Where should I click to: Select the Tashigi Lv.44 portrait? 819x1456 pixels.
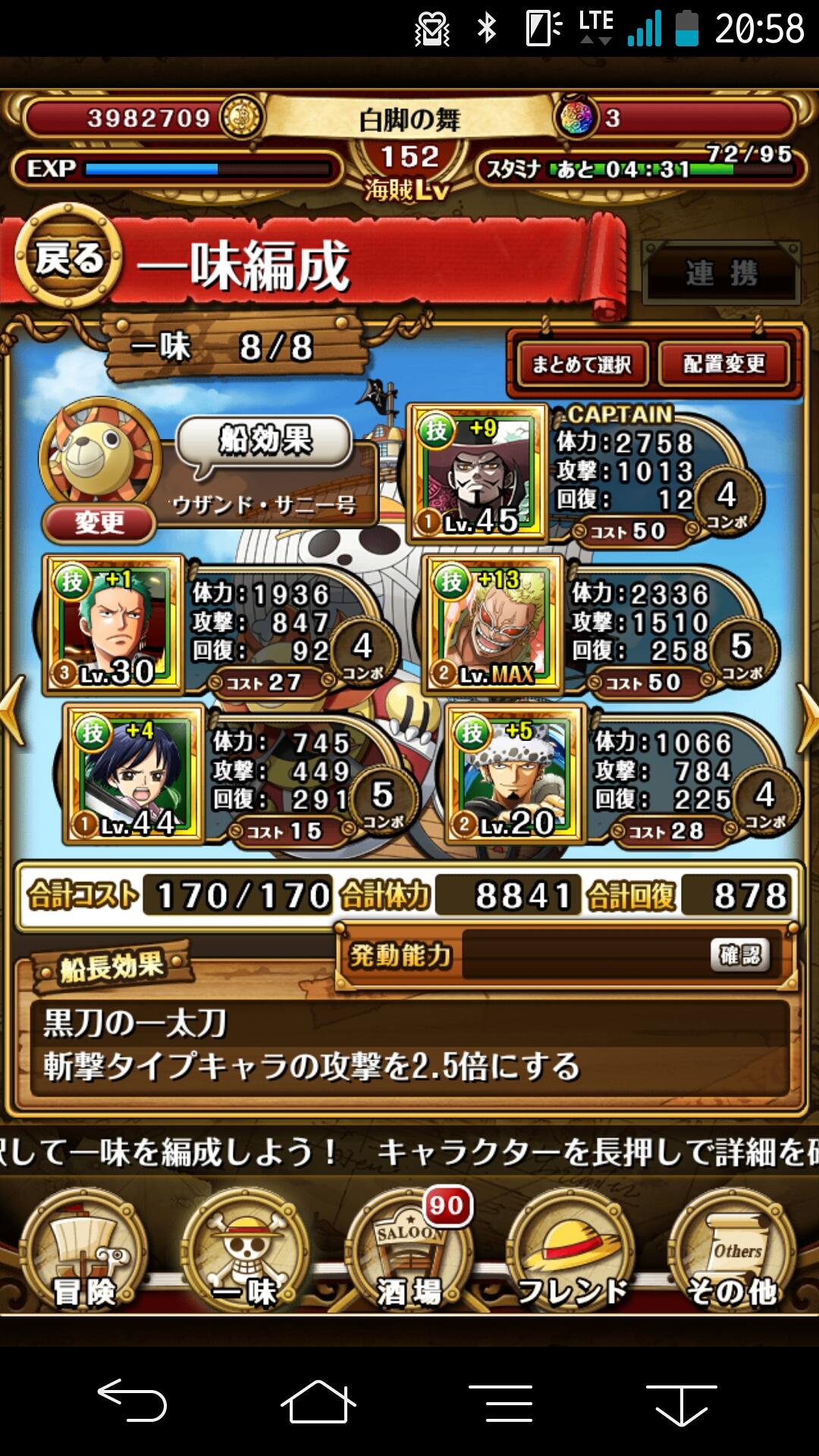[134, 773]
